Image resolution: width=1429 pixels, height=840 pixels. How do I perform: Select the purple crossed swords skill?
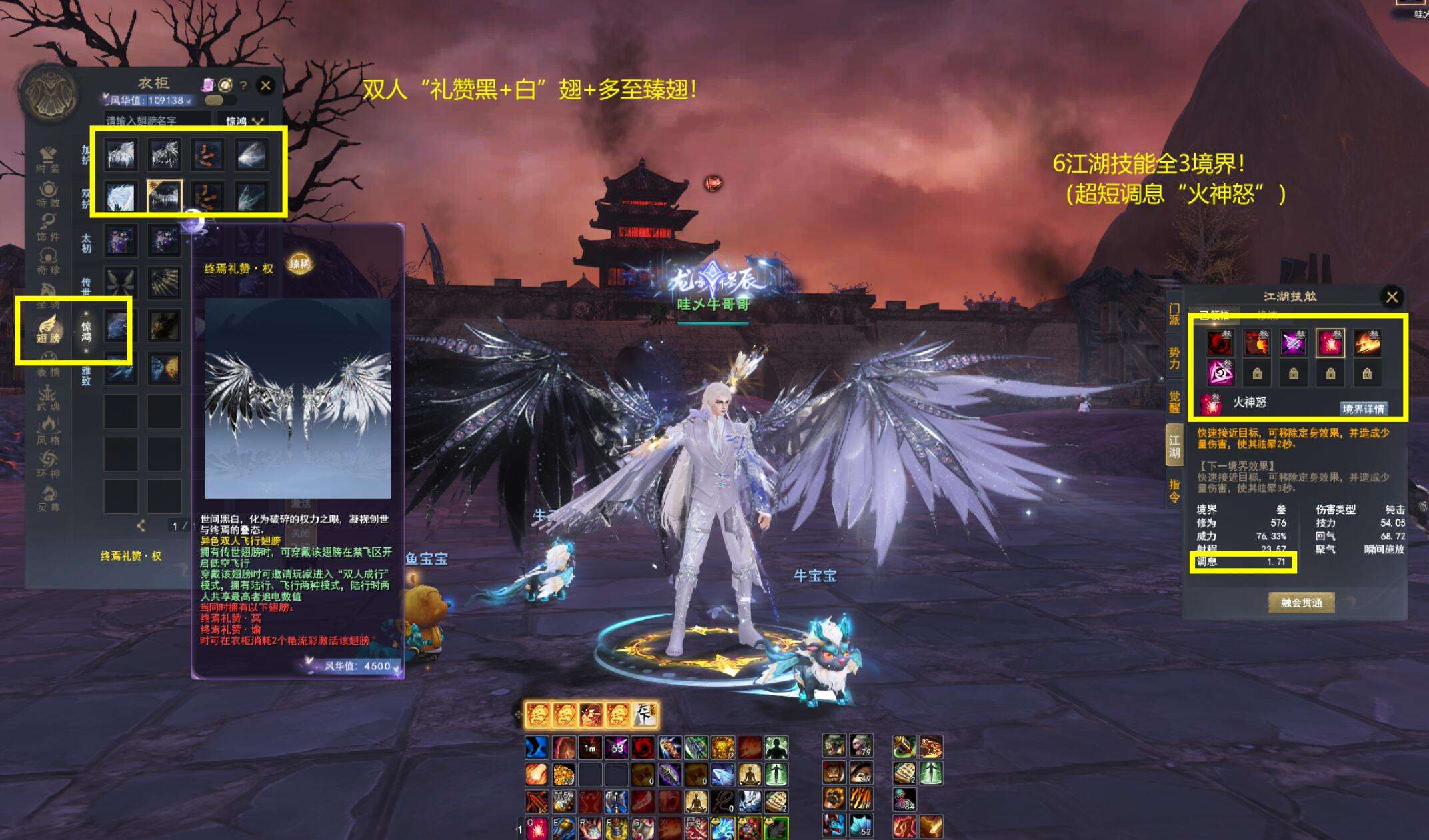pos(1293,343)
